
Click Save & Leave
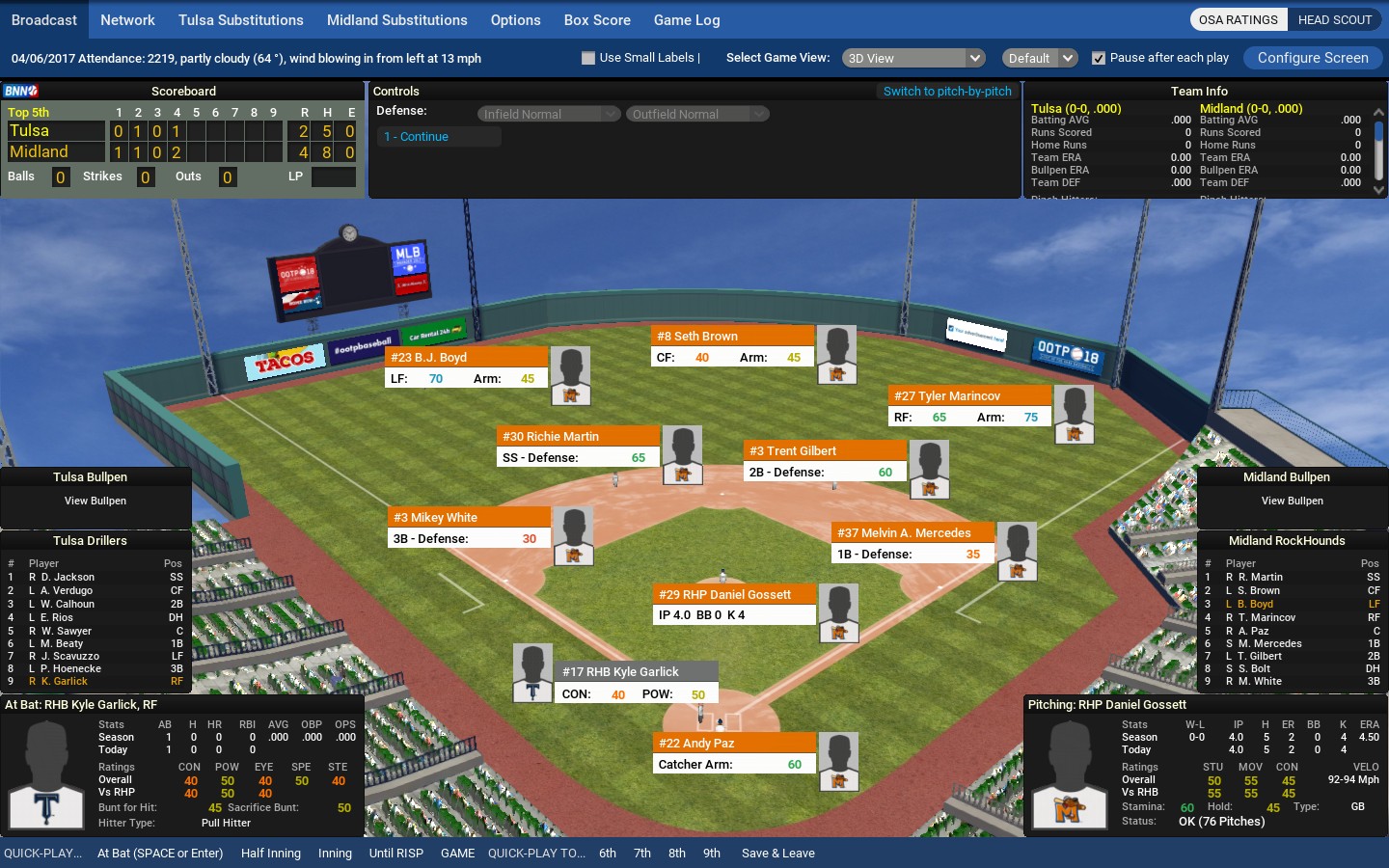click(777, 854)
